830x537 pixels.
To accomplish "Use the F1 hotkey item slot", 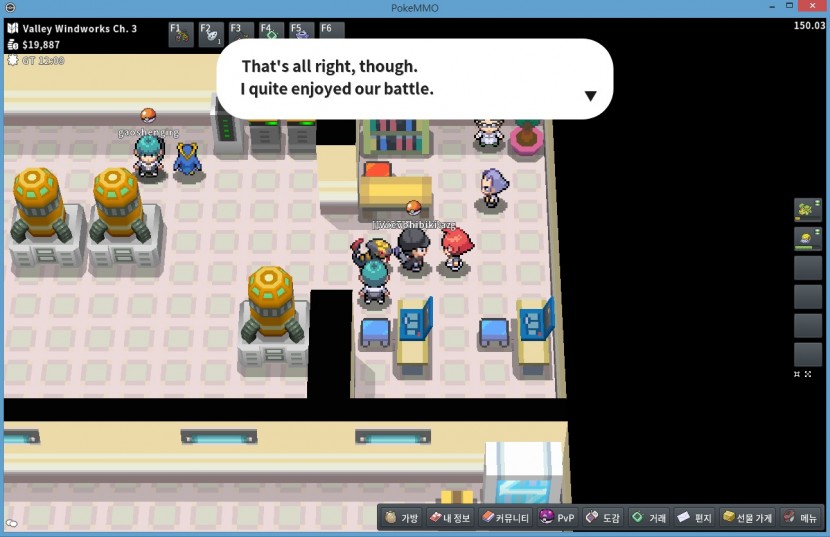I will 181,32.
